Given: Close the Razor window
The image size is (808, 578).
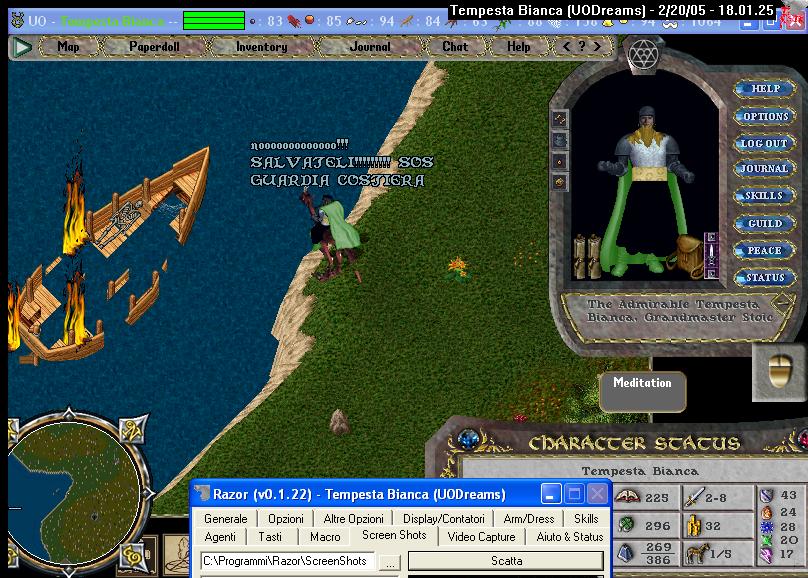Looking at the screenshot, I should (597, 494).
